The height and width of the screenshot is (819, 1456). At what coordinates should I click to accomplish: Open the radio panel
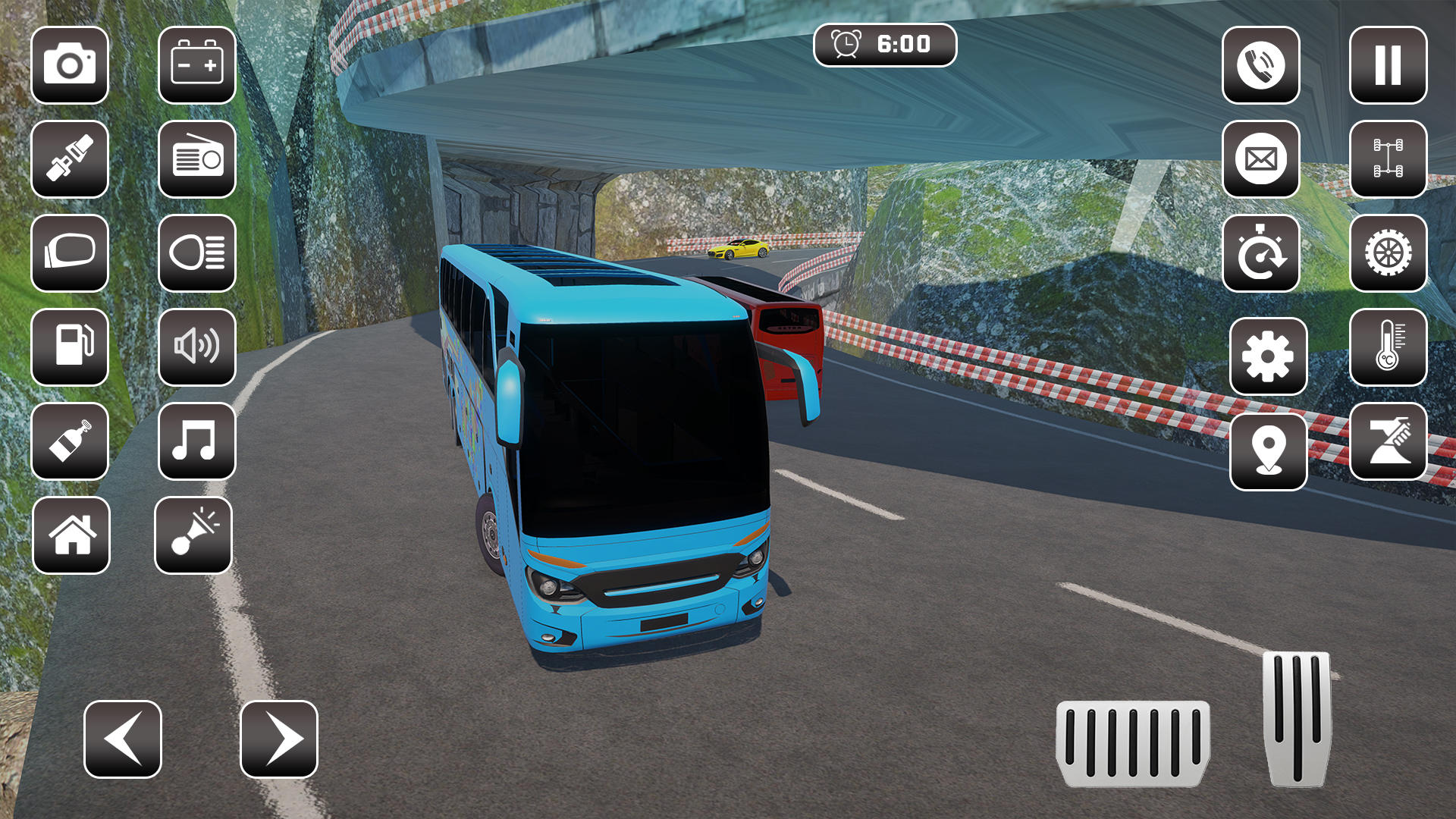[196, 160]
